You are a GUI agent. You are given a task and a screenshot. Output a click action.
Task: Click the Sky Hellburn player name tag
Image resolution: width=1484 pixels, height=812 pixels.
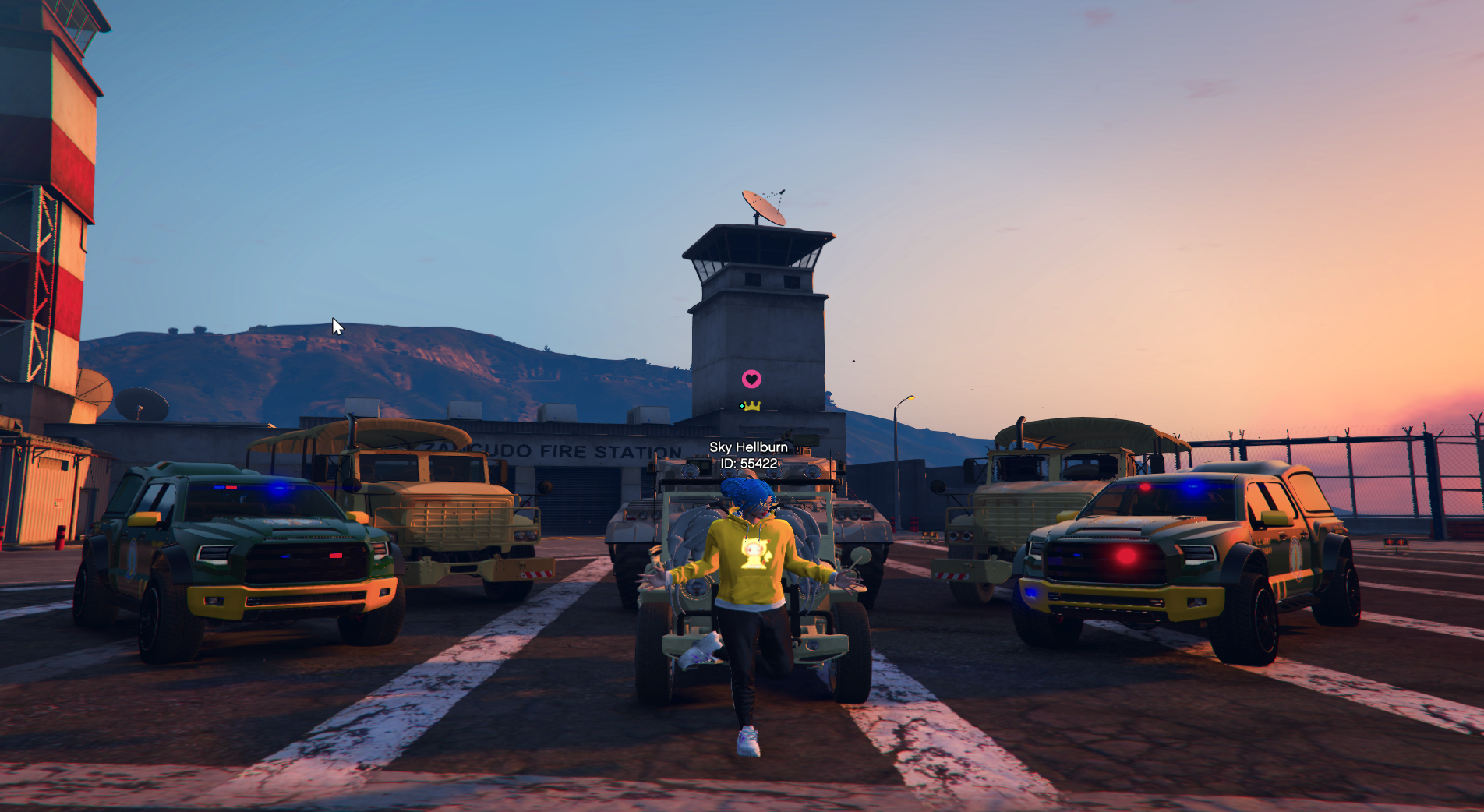[x=748, y=447]
